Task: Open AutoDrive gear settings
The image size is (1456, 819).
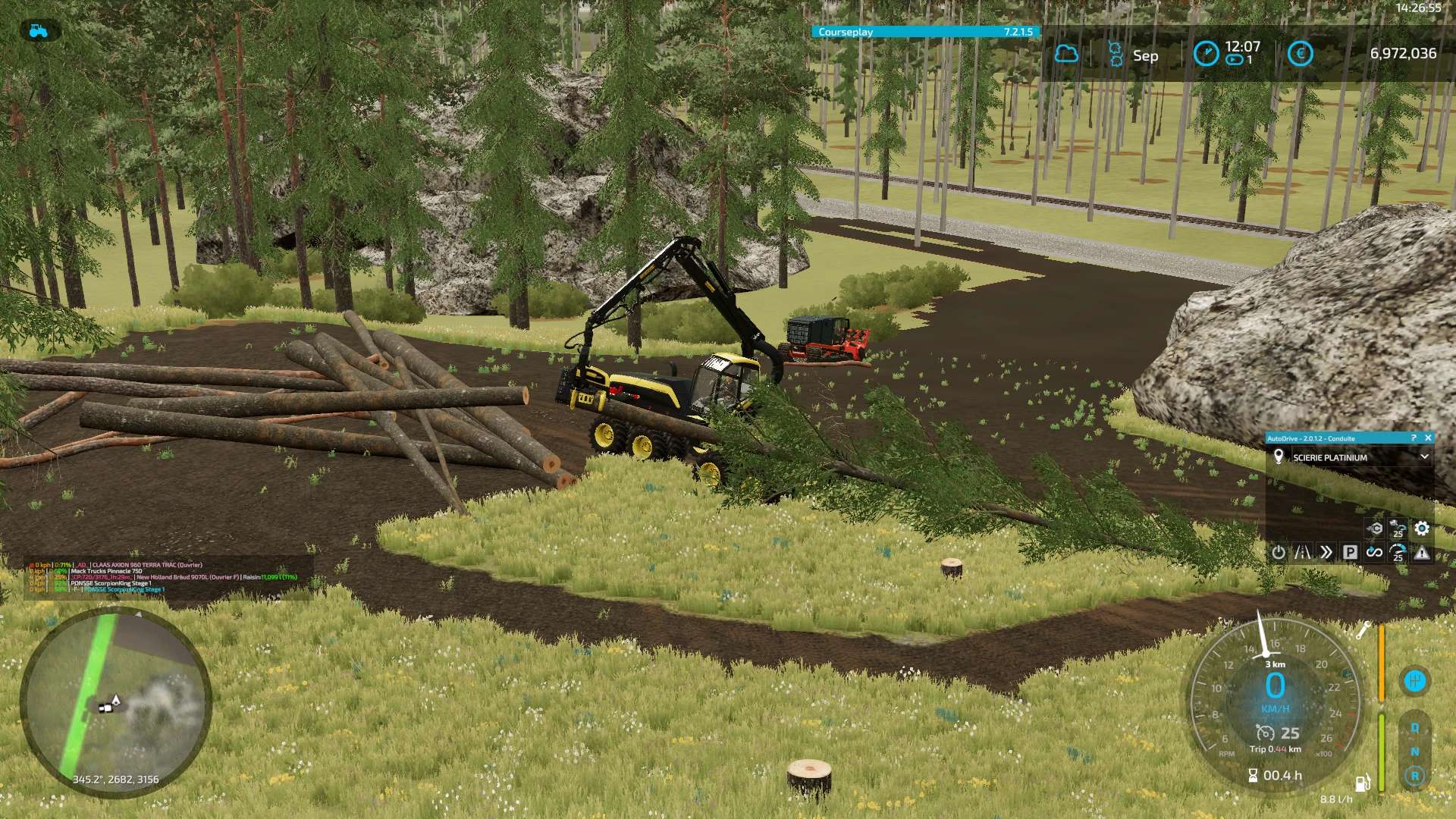Action: (1422, 529)
